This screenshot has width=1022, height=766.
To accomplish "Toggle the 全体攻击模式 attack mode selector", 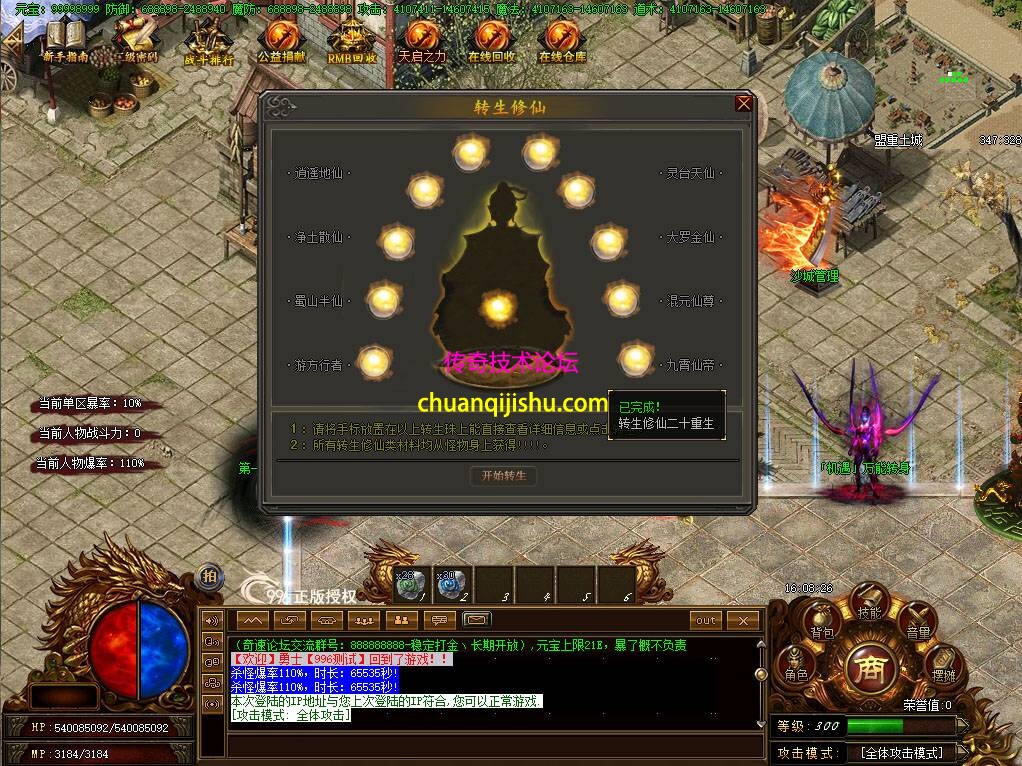I will [x=902, y=752].
